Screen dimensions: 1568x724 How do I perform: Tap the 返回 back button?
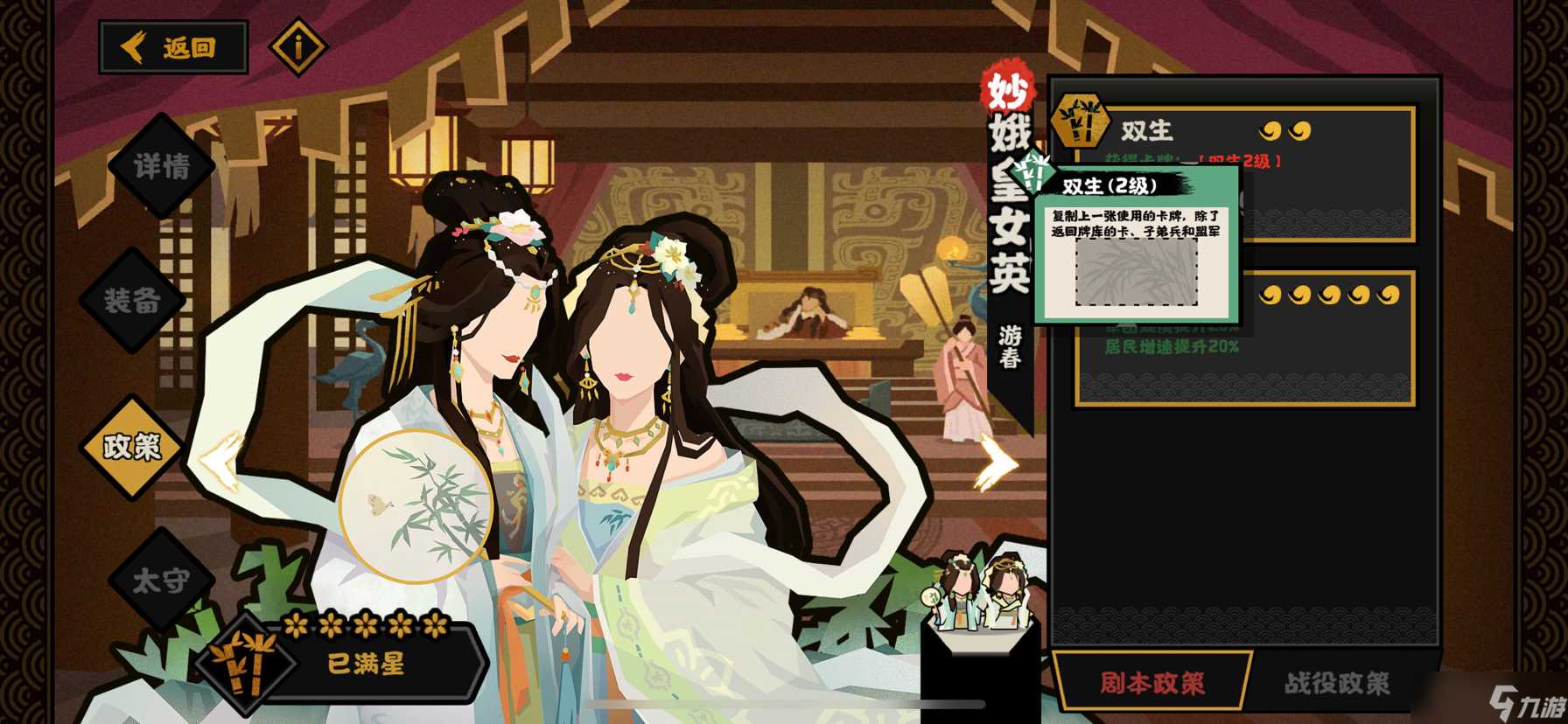172,48
